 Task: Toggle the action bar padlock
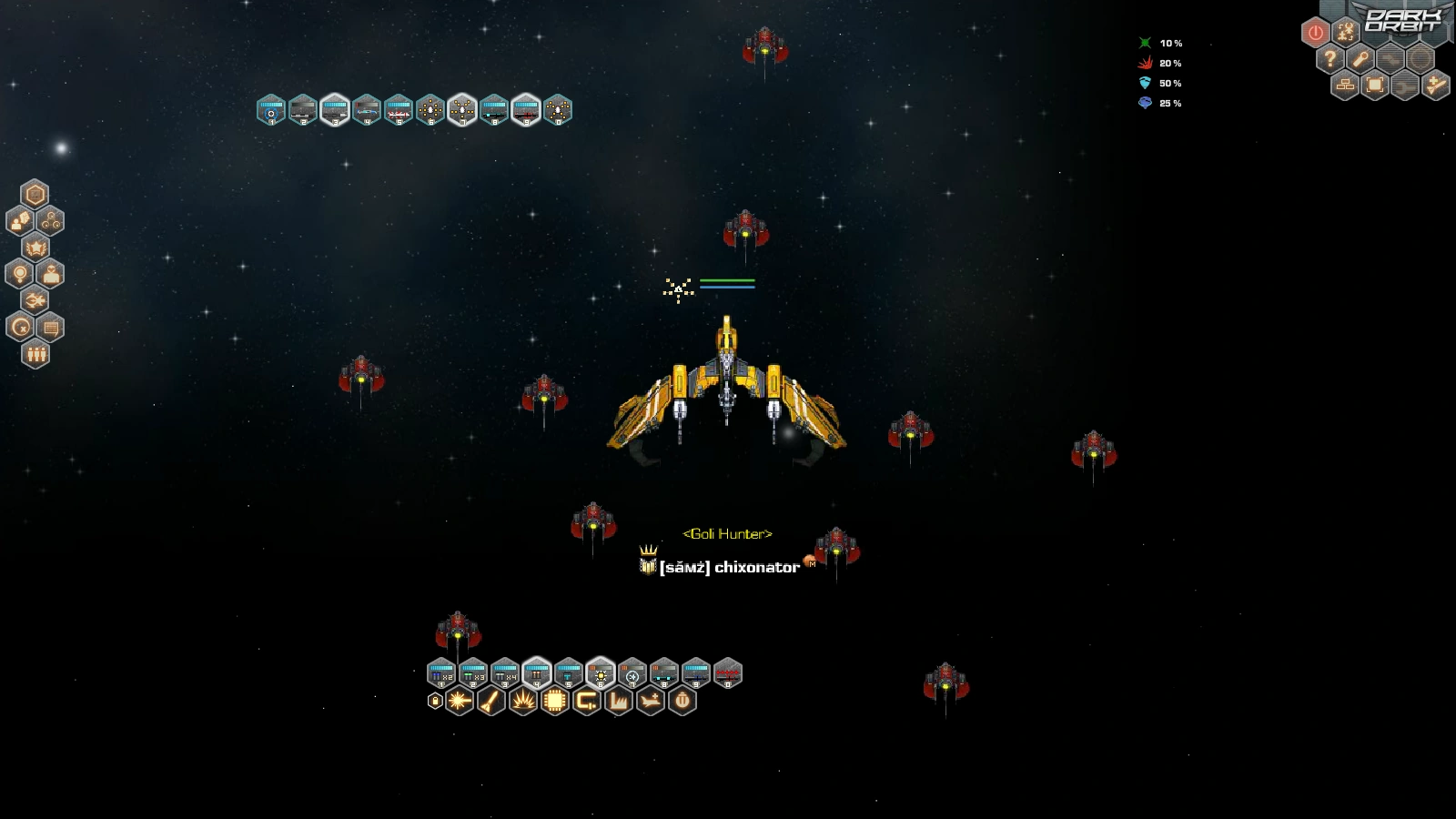coord(435,701)
